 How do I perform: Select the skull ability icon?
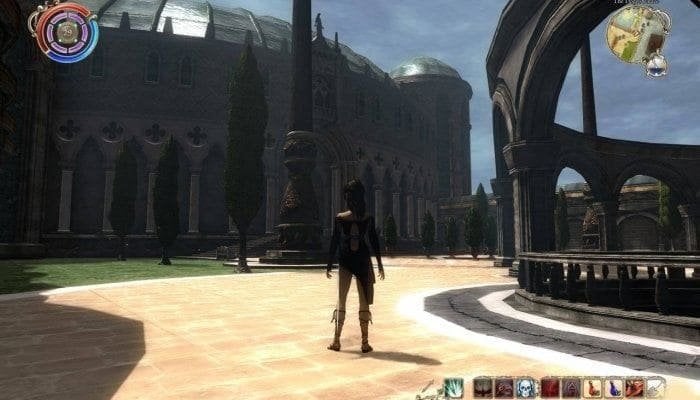526,388
